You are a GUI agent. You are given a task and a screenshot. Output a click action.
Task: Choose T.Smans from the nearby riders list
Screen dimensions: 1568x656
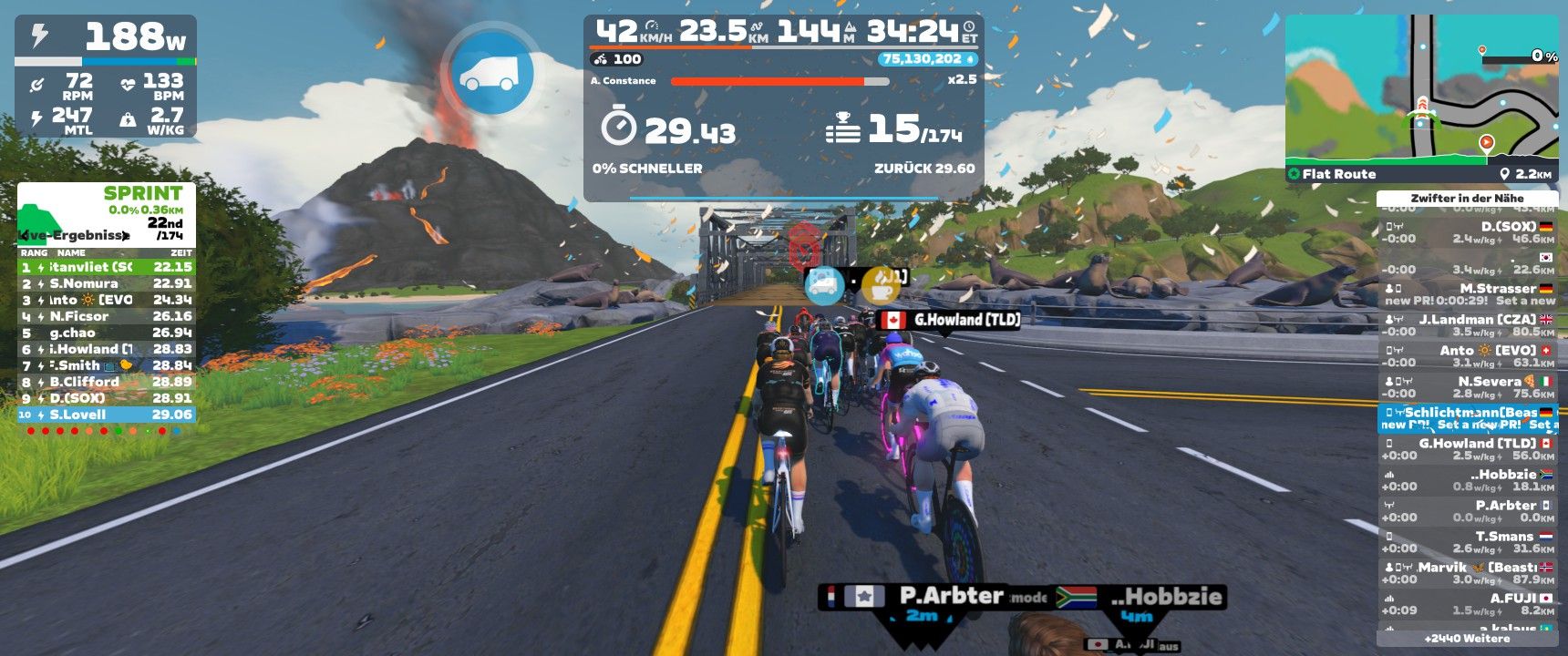click(x=1467, y=542)
